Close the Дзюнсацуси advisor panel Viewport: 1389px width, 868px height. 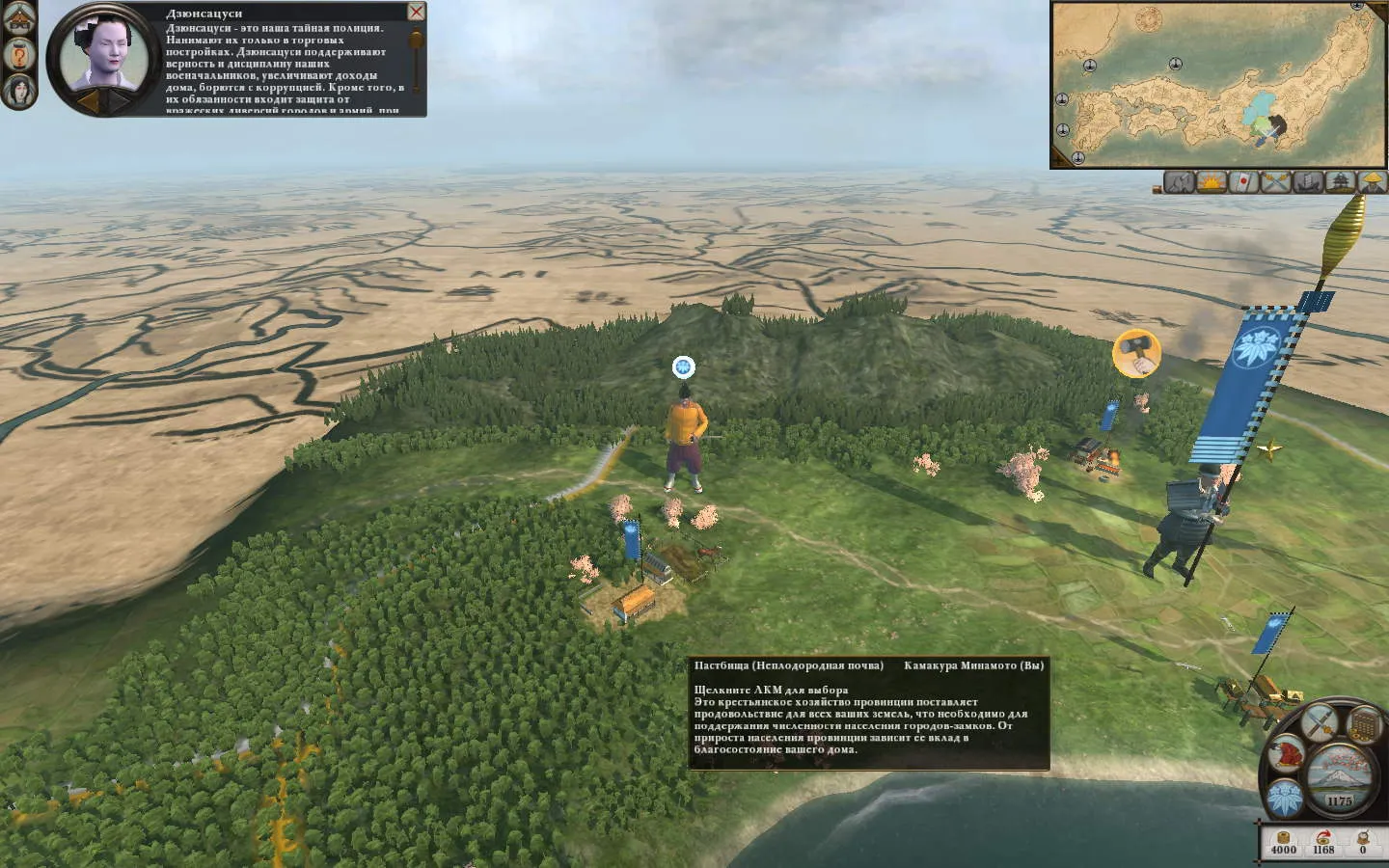coord(416,12)
